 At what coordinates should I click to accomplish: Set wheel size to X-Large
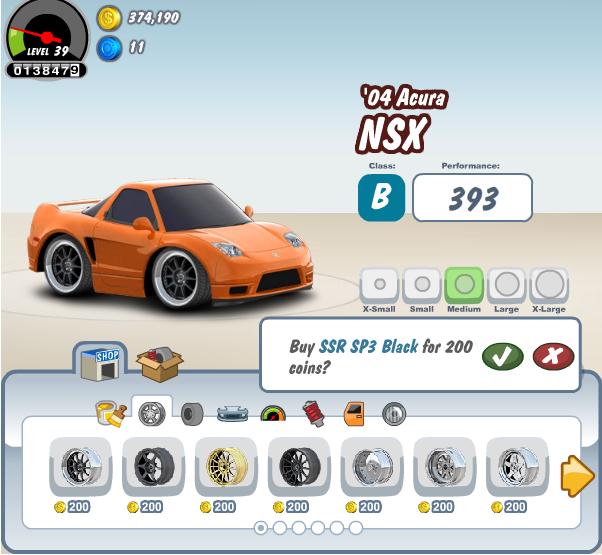point(549,285)
